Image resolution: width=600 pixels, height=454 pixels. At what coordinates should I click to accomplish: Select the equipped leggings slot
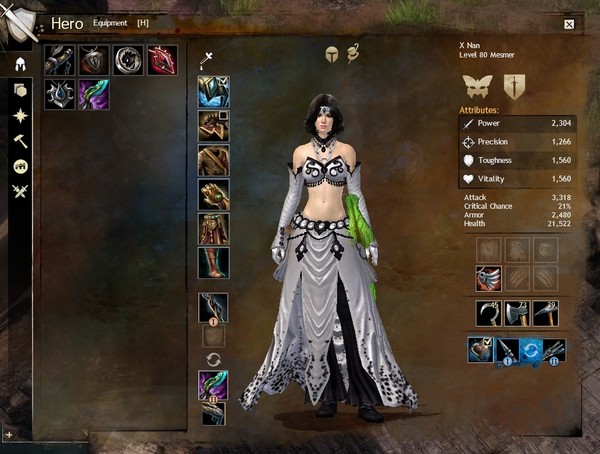pos(213,228)
